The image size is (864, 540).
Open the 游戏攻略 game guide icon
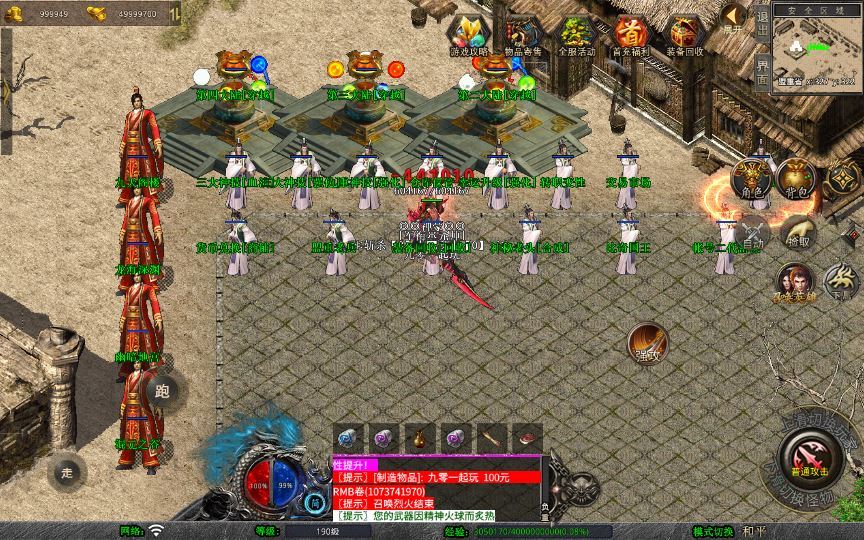(x=467, y=35)
